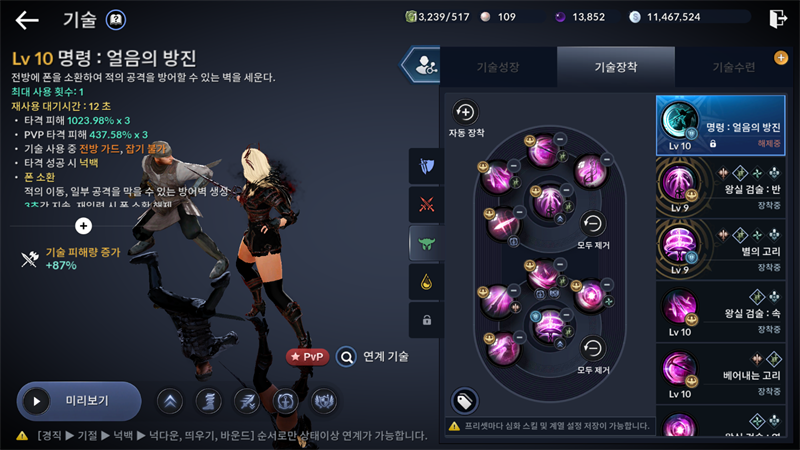Open the skill help icon beside 기술
This screenshot has height=450, width=800.
coord(116,19)
